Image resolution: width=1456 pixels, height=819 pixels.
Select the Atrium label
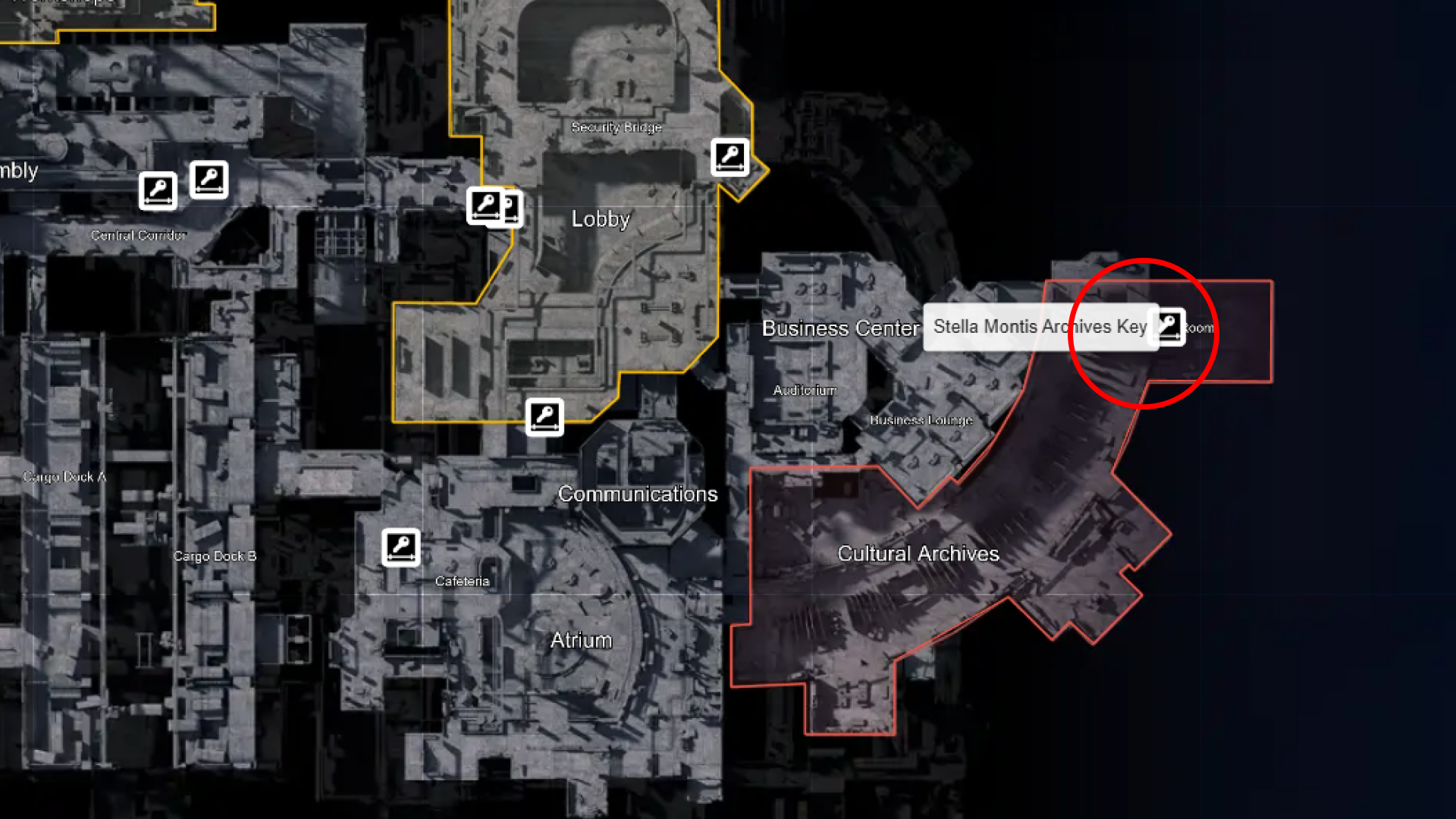click(x=581, y=640)
